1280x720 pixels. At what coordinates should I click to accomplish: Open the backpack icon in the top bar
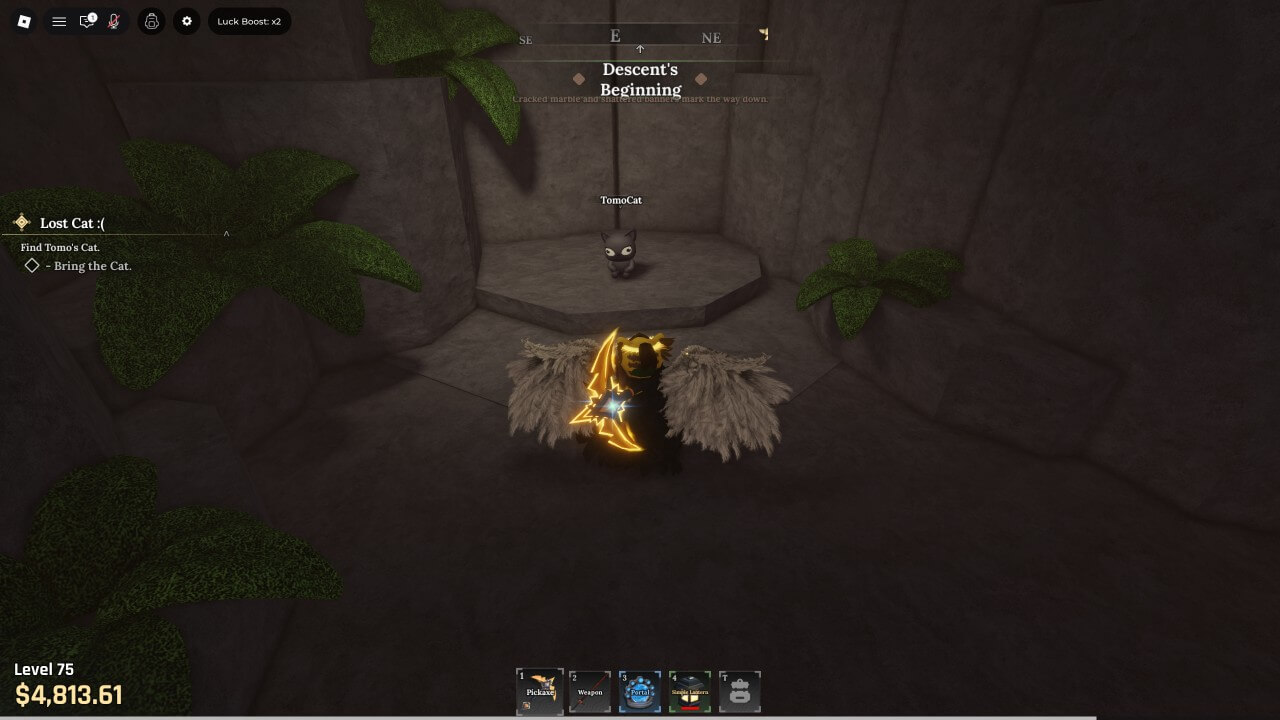point(152,21)
